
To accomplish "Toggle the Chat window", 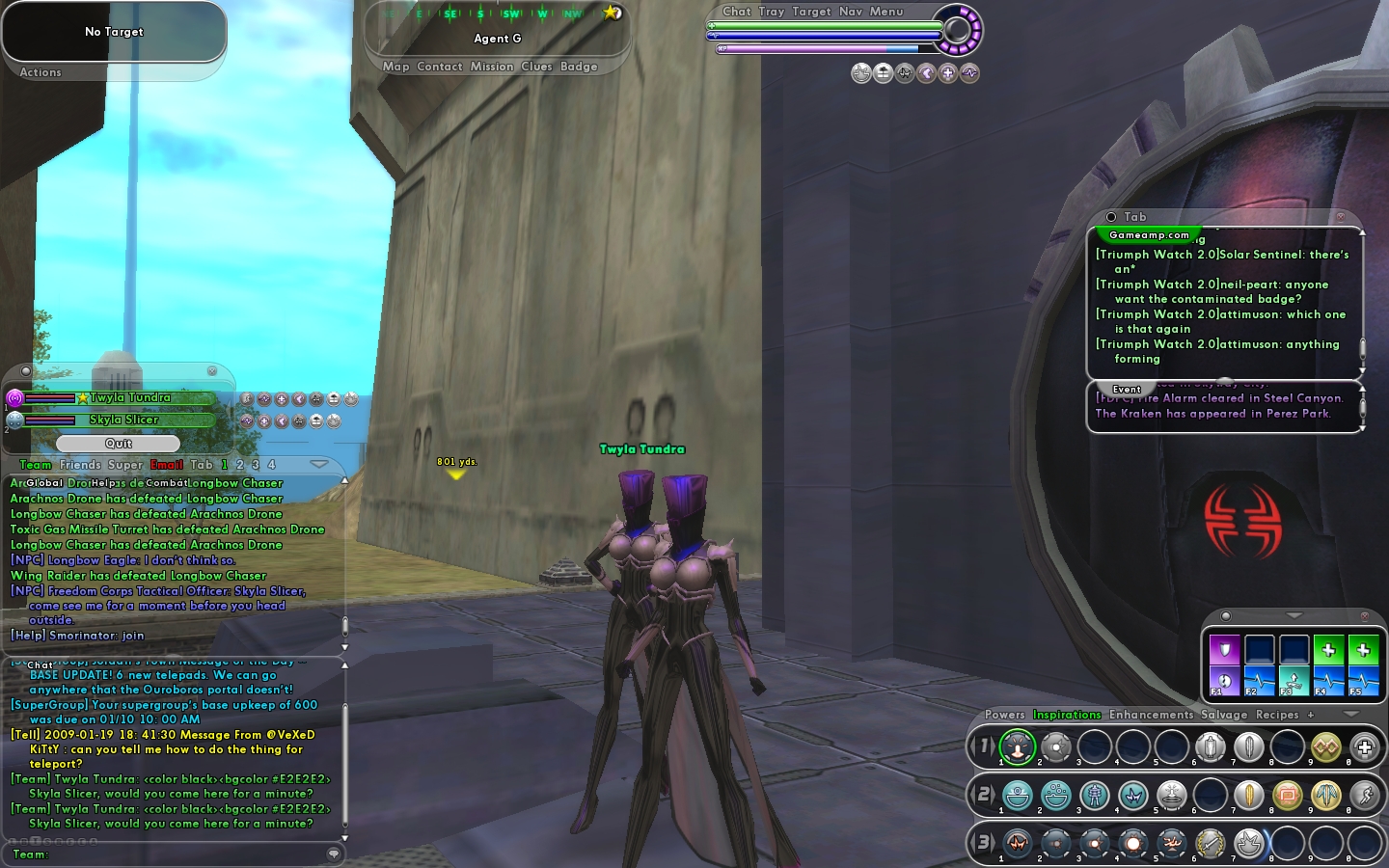I will click(x=737, y=12).
